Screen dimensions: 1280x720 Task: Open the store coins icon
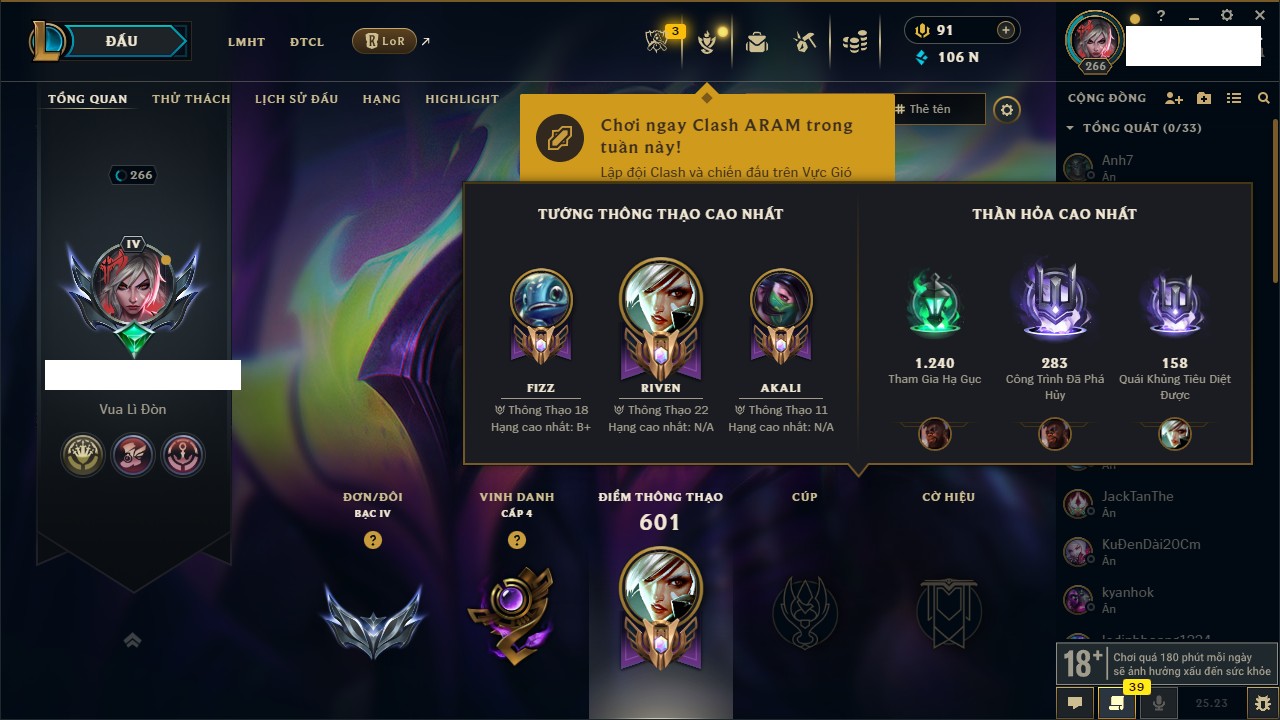click(x=854, y=42)
